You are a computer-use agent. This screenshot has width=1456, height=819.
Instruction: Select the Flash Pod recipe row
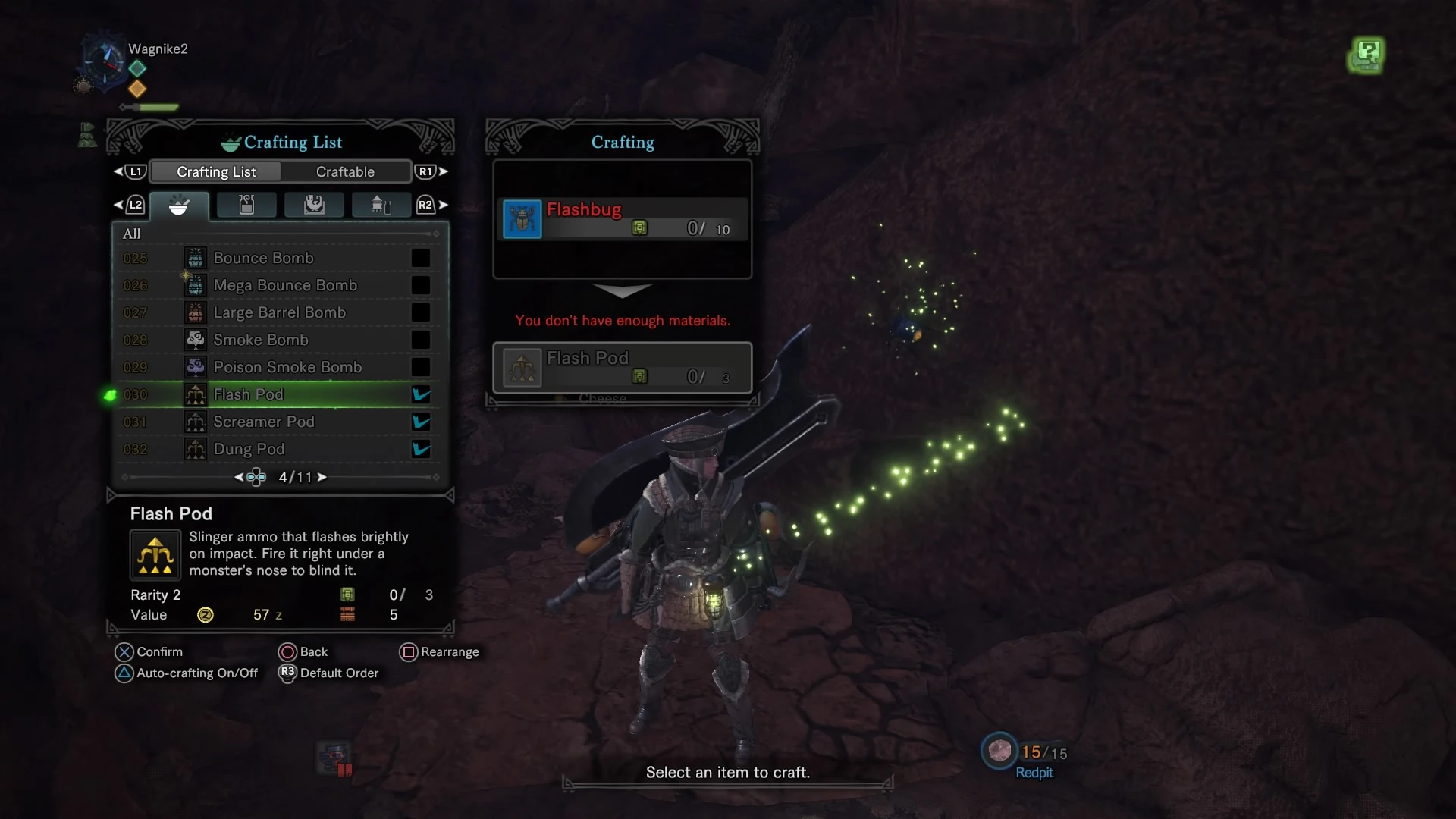click(248, 394)
